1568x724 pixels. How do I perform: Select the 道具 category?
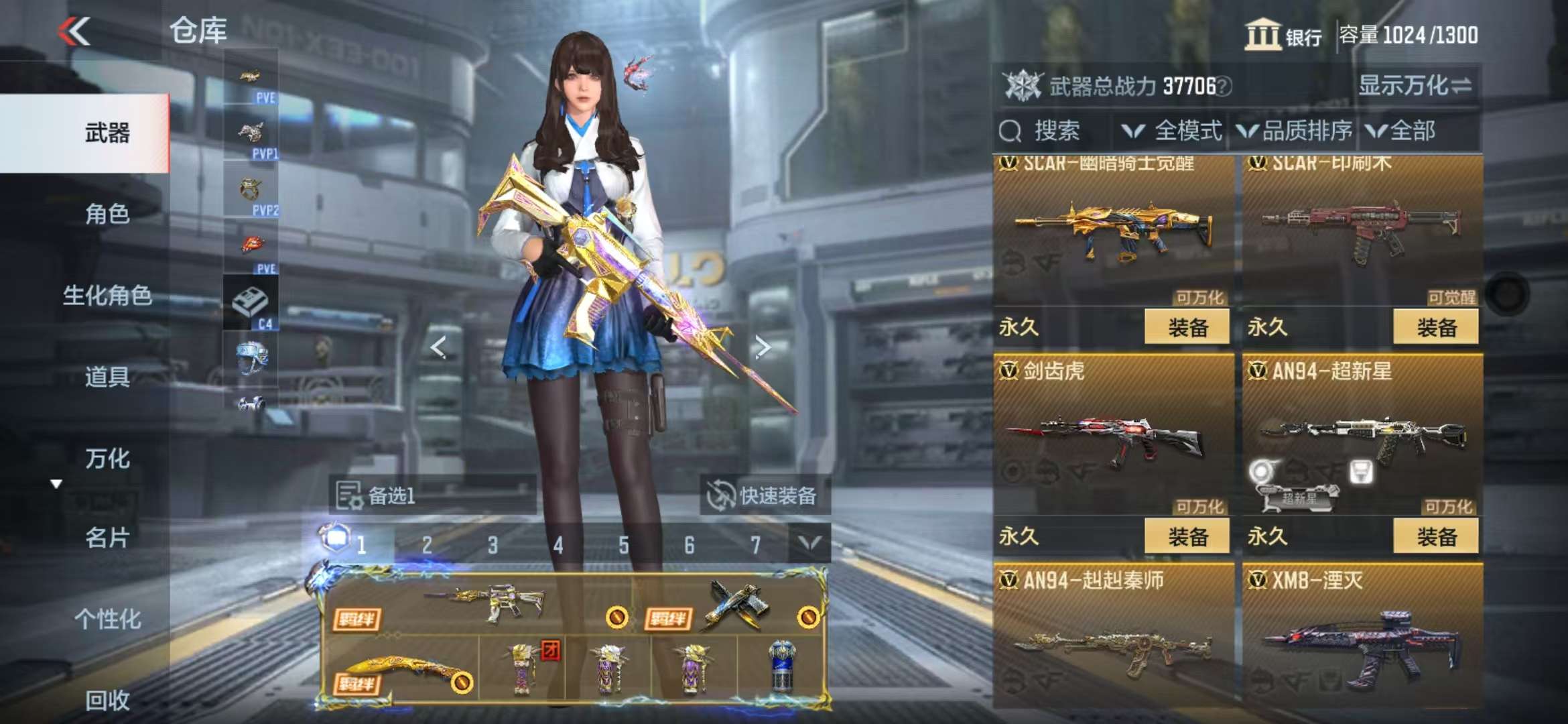(x=107, y=377)
